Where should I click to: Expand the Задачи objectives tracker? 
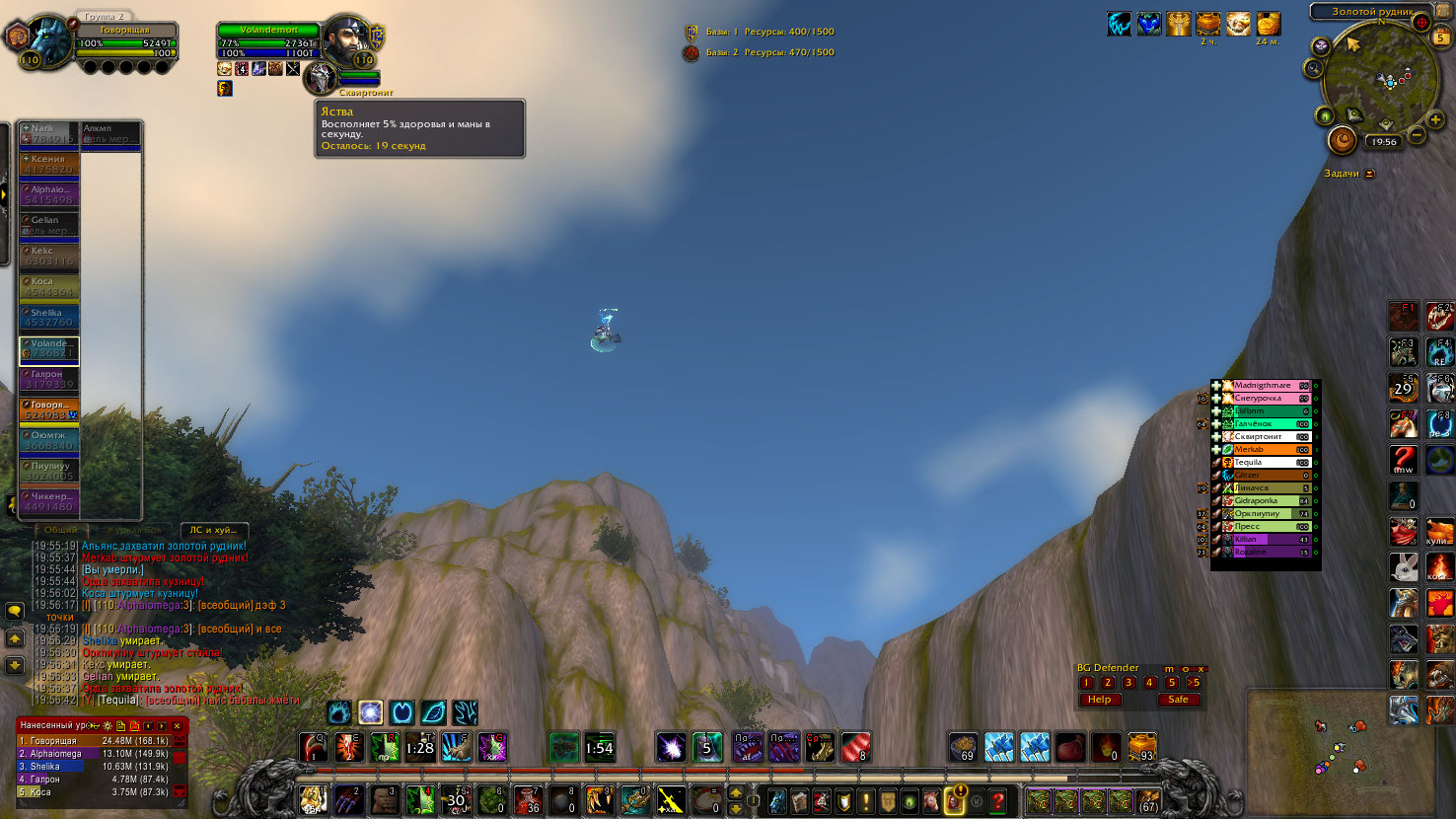(1369, 174)
